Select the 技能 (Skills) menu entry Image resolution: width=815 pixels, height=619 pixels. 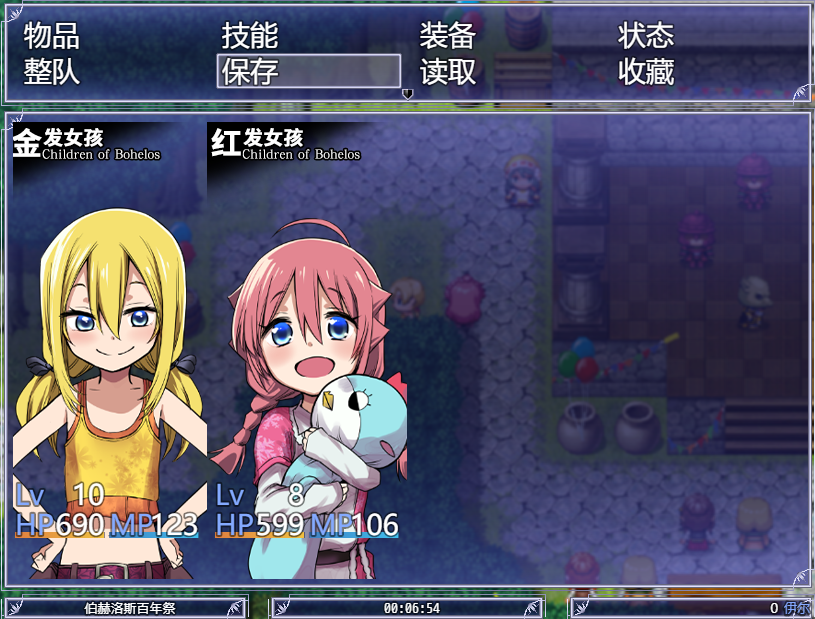coord(249,37)
